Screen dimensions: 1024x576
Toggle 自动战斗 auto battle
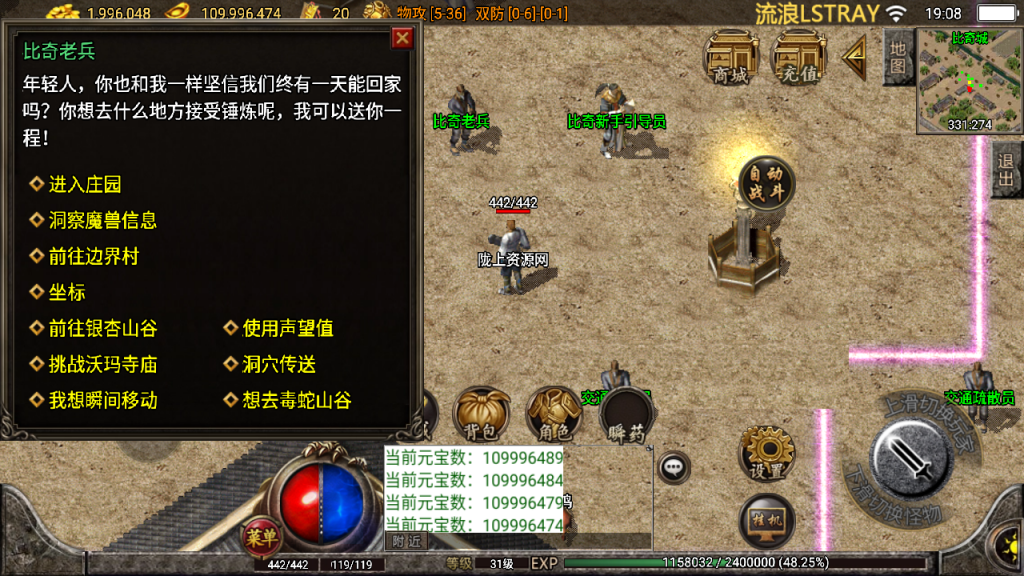click(x=766, y=184)
